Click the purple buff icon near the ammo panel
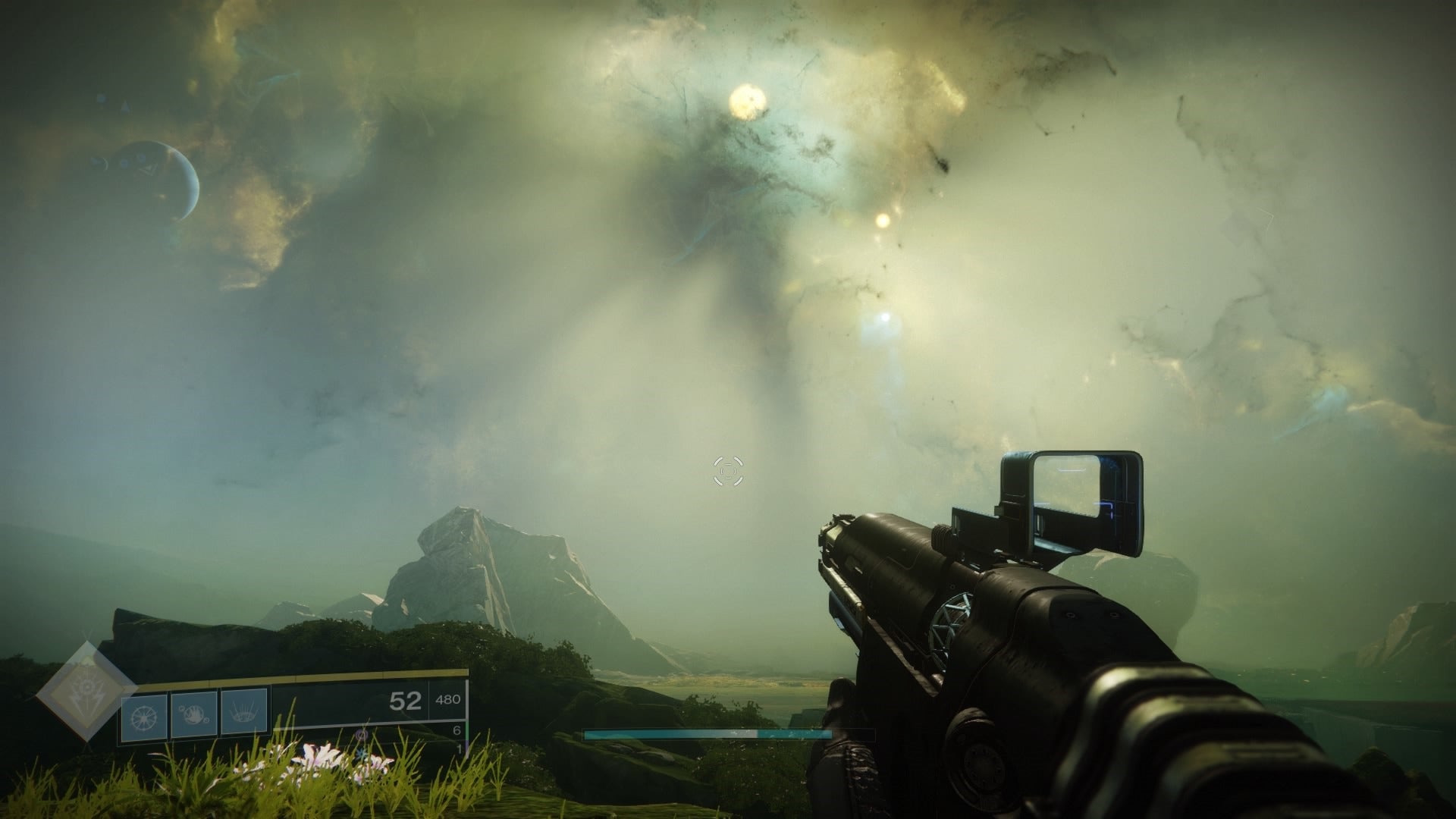The image size is (1456, 819). coord(362,736)
